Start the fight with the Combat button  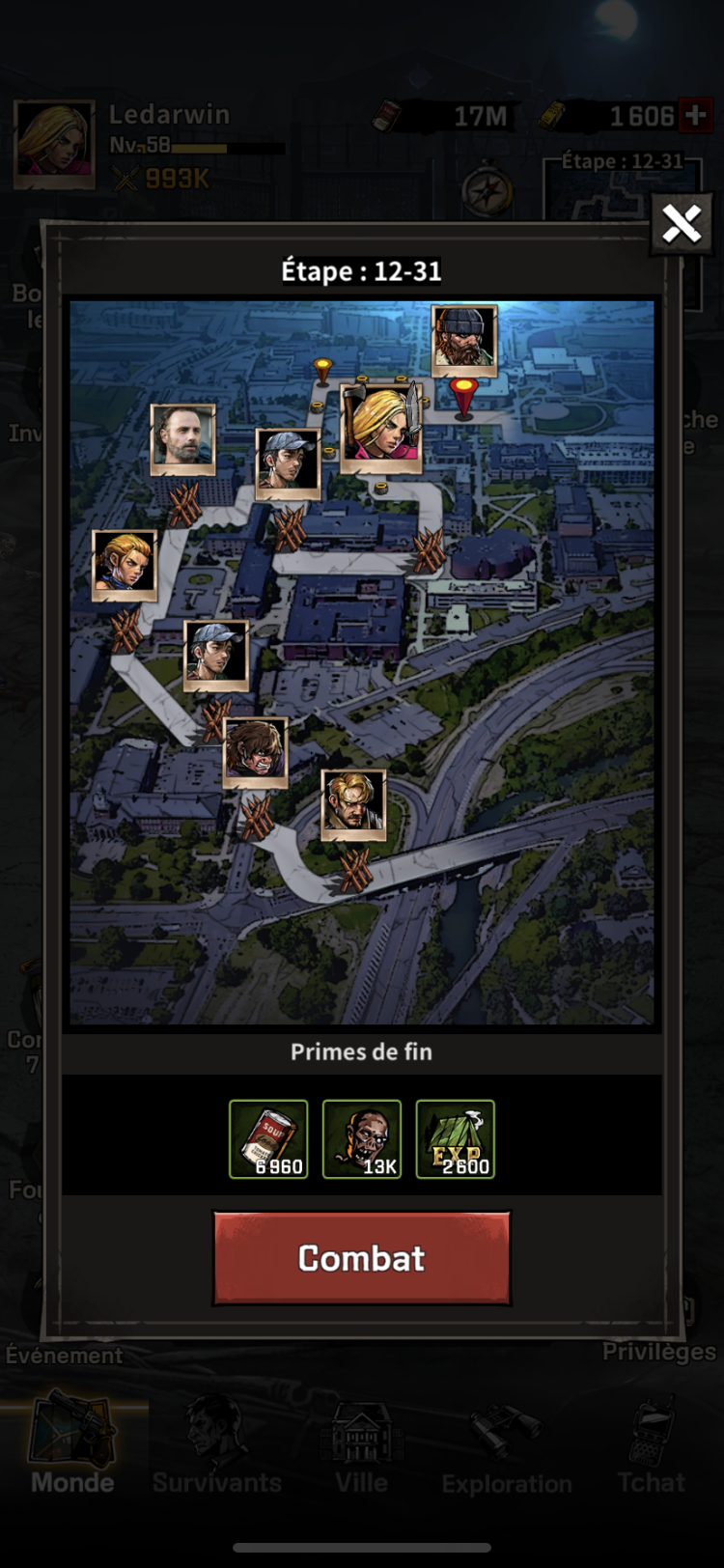[x=361, y=1258]
